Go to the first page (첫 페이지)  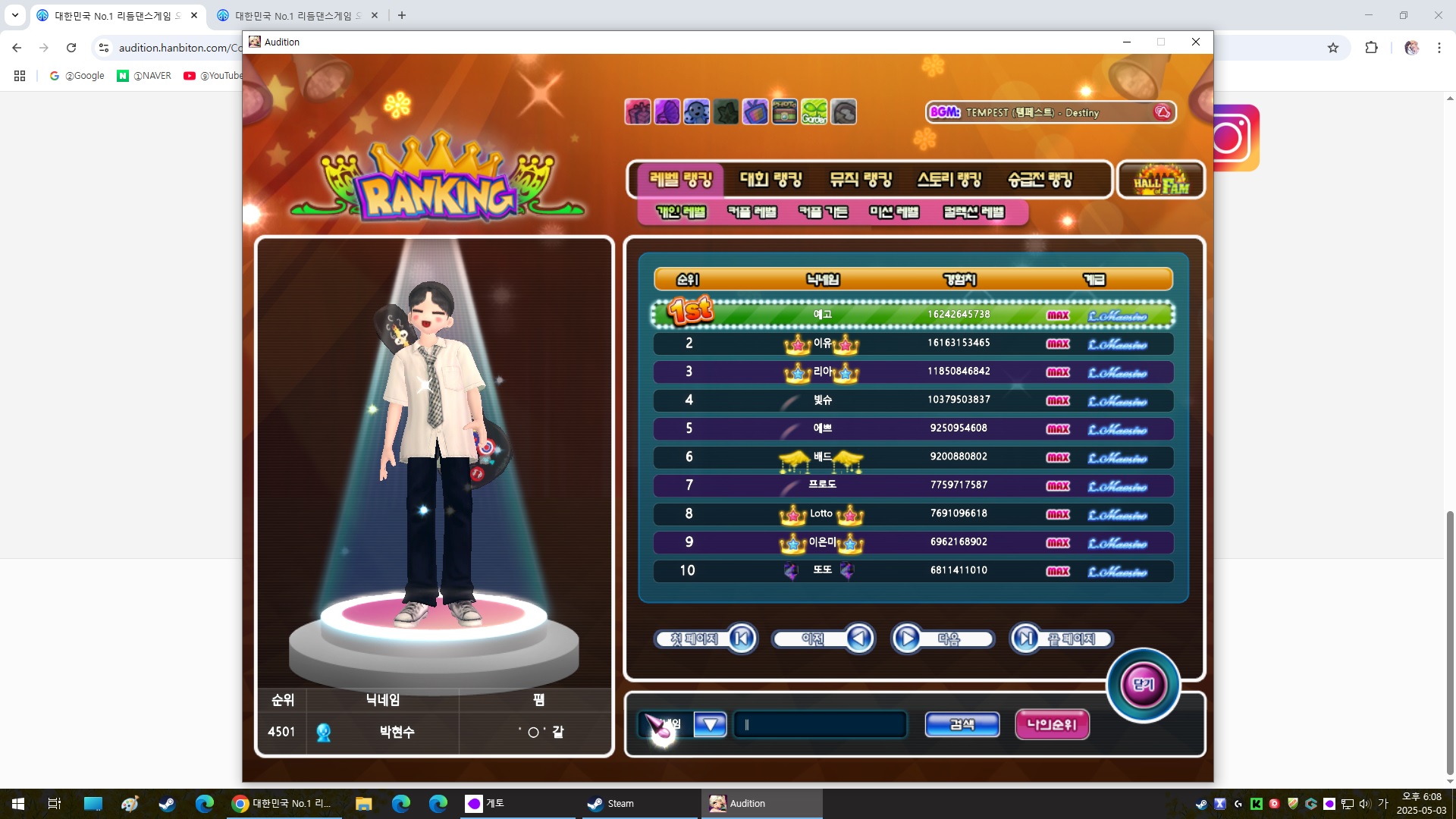click(x=706, y=639)
